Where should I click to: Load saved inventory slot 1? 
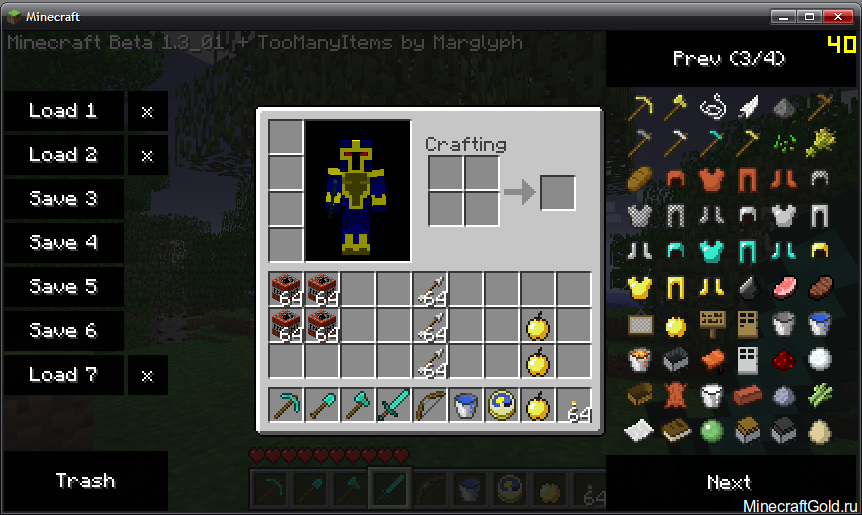click(x=63, y=111)
